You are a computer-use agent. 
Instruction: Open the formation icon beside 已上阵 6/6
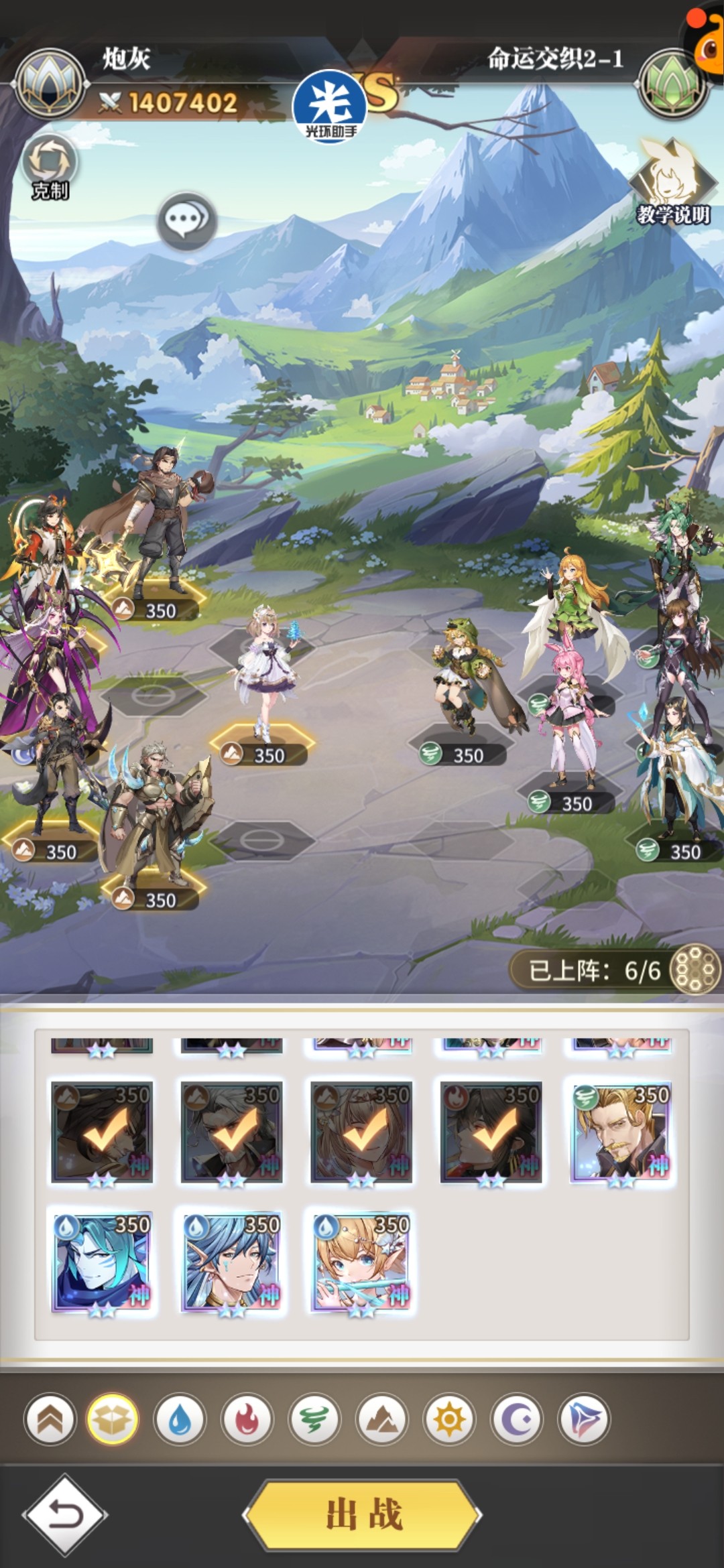click(695, 970)
